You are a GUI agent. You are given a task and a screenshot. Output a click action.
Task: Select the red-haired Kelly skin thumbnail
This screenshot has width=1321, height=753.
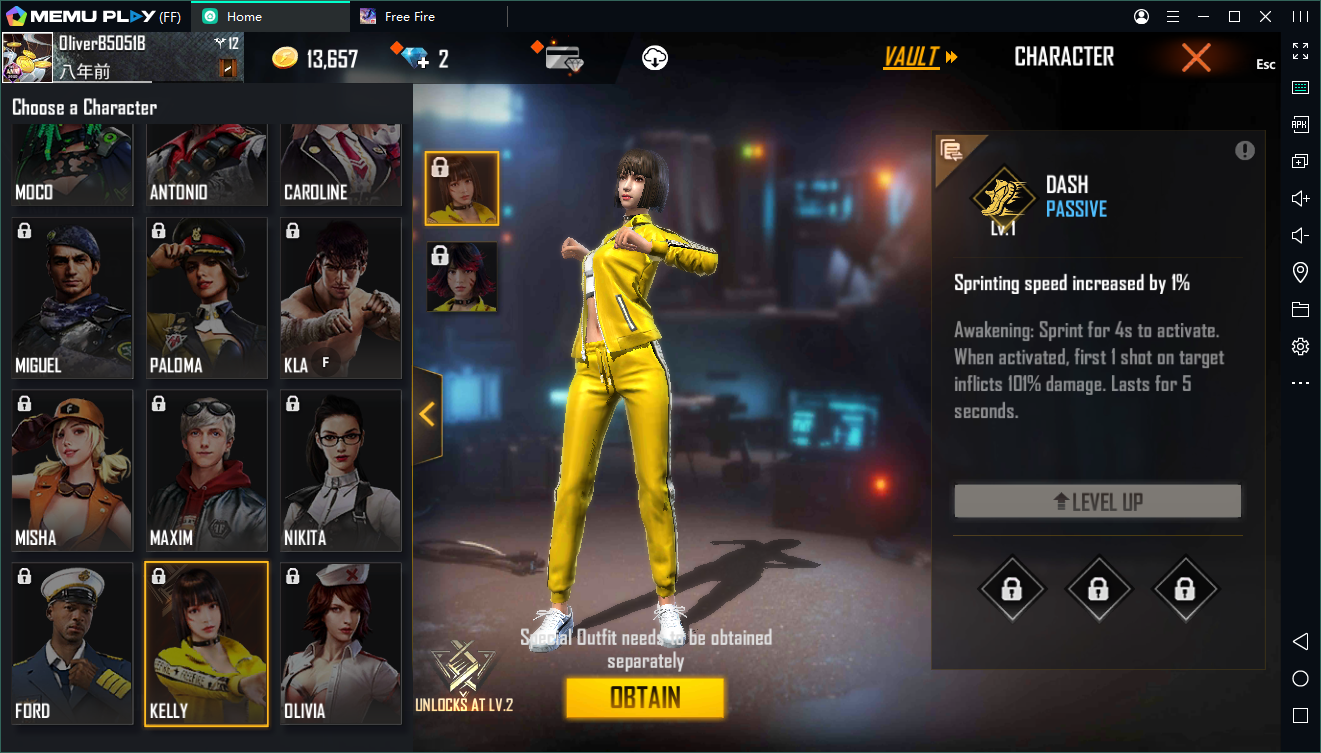click(x=461, y=276)
